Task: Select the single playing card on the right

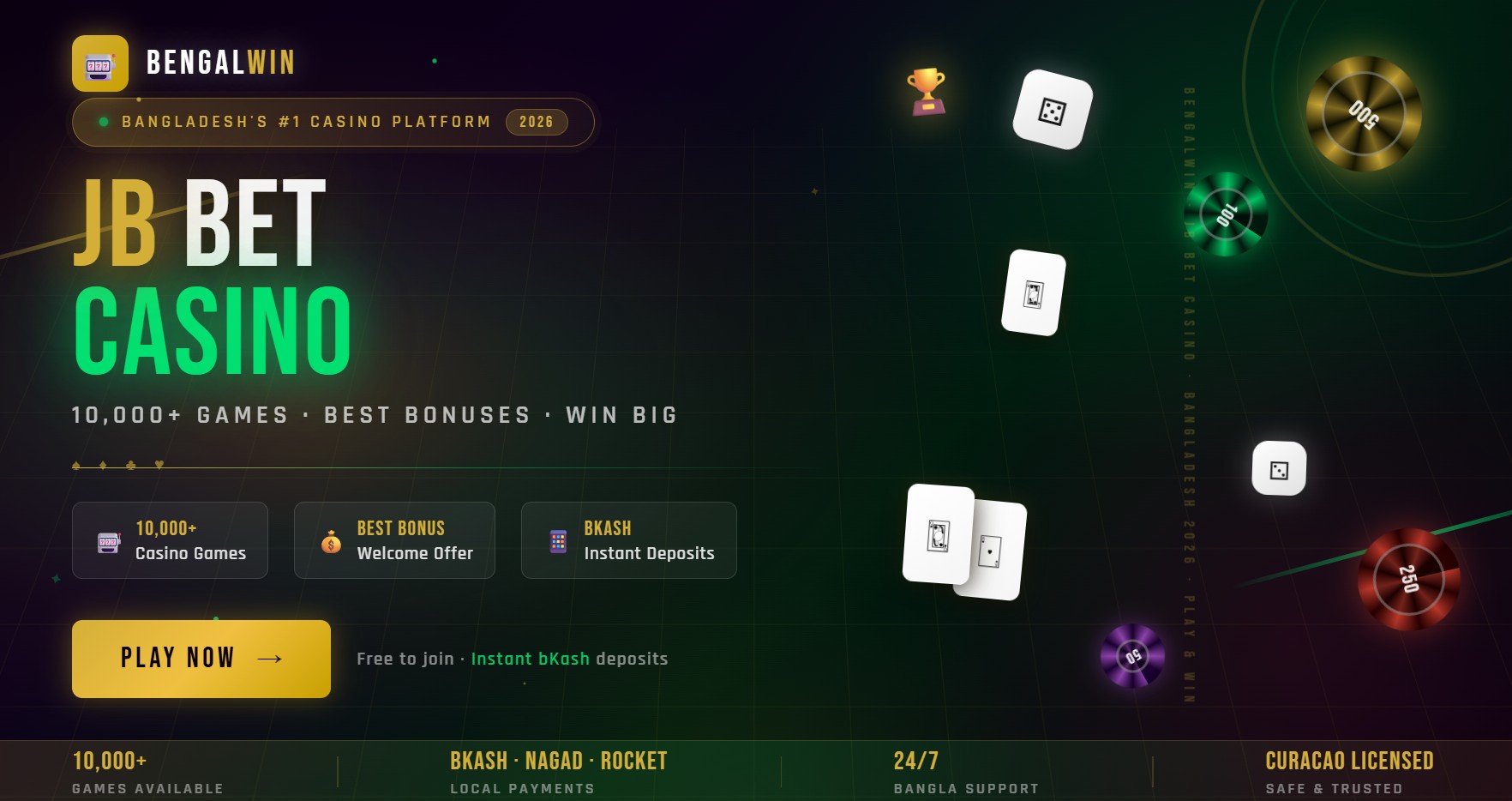Action: point(1033,293)
